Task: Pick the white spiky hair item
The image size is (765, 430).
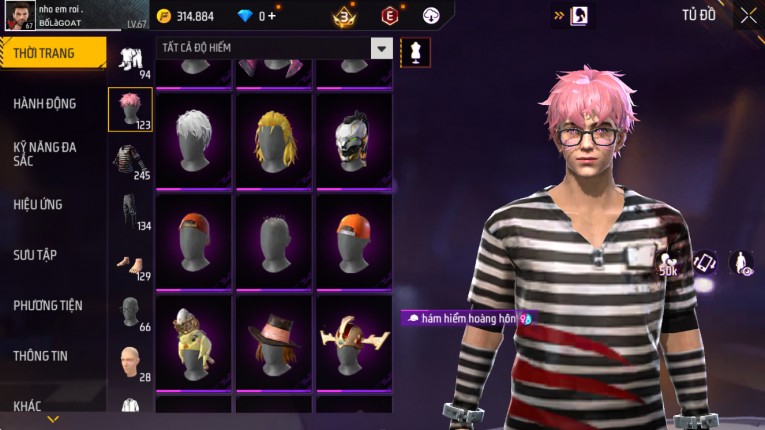Action: pyautogui.click(x=194, y=139)
